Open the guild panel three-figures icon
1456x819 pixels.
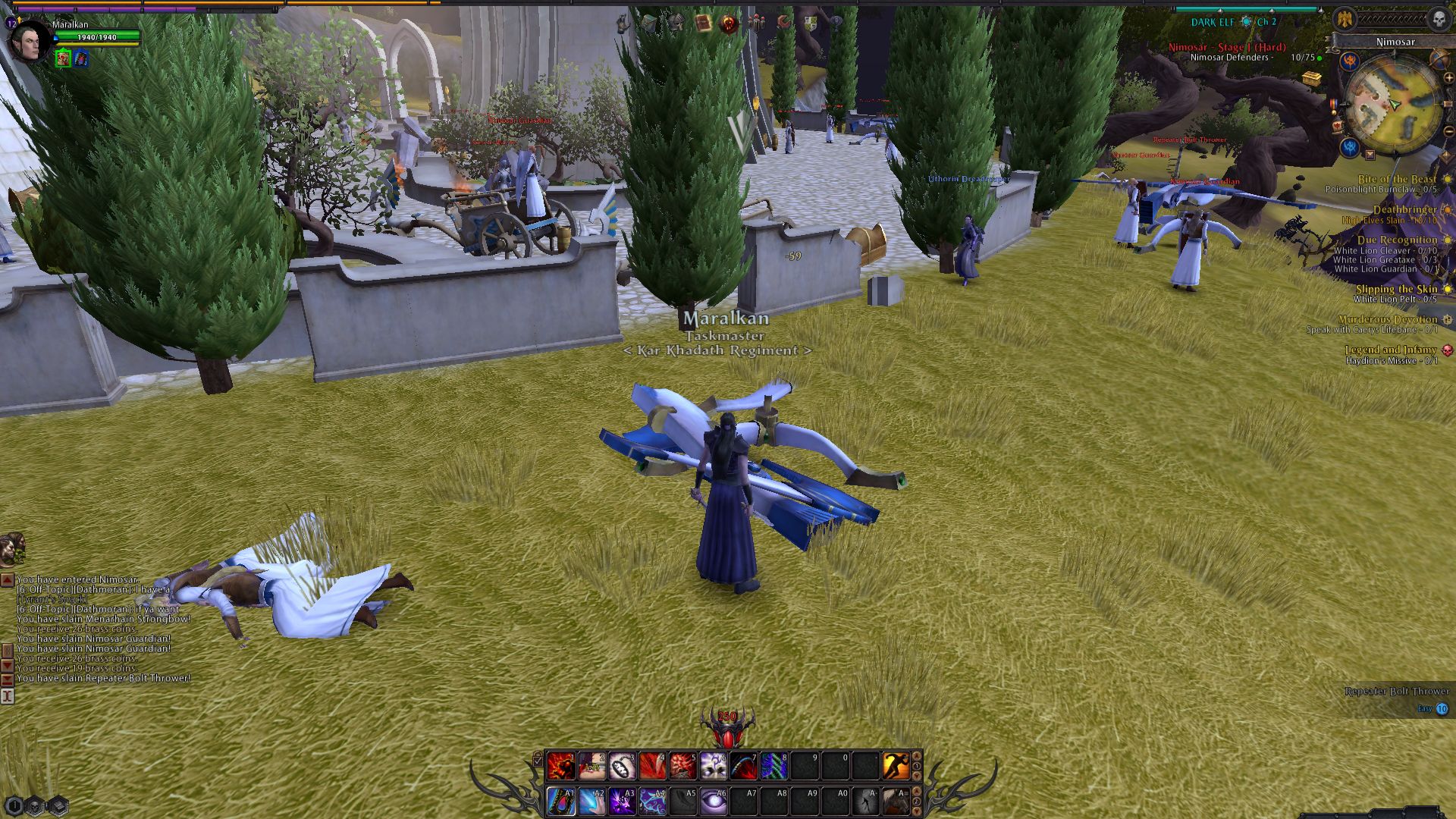pos(756,24)
